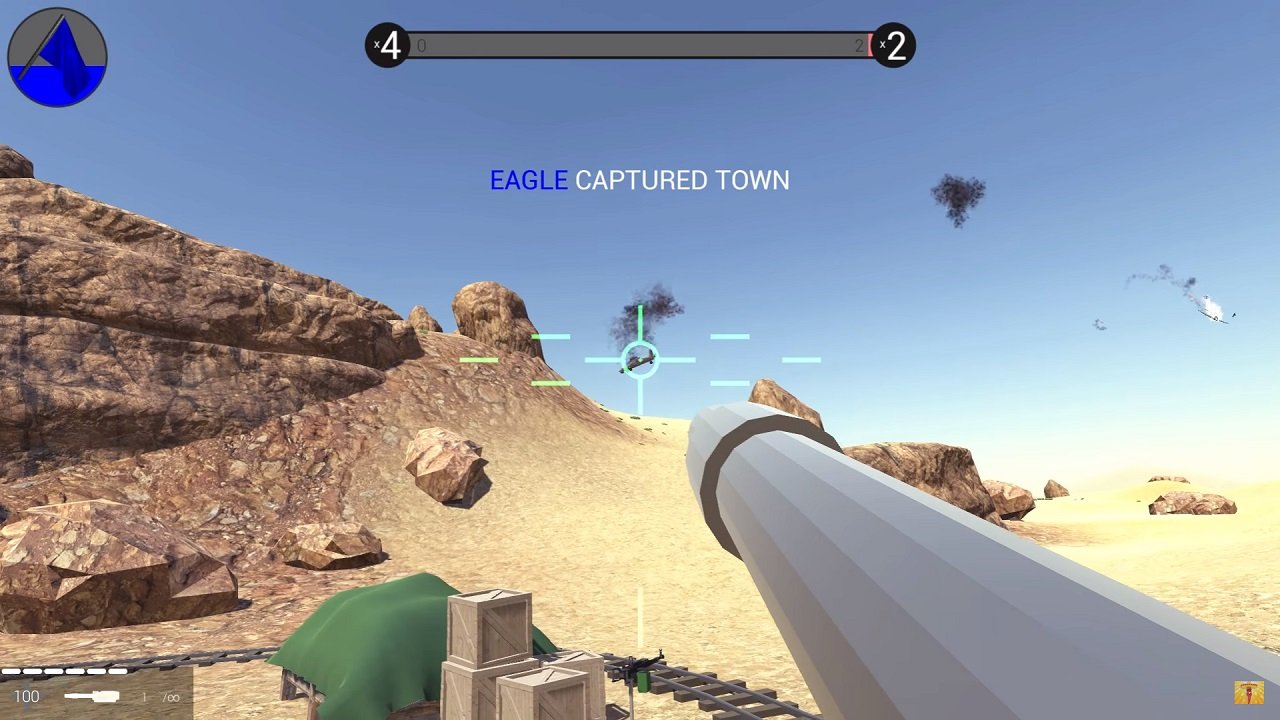Expand the ticket score bar at top
The height and width of the screenshot is (720, 1280).
640,46
